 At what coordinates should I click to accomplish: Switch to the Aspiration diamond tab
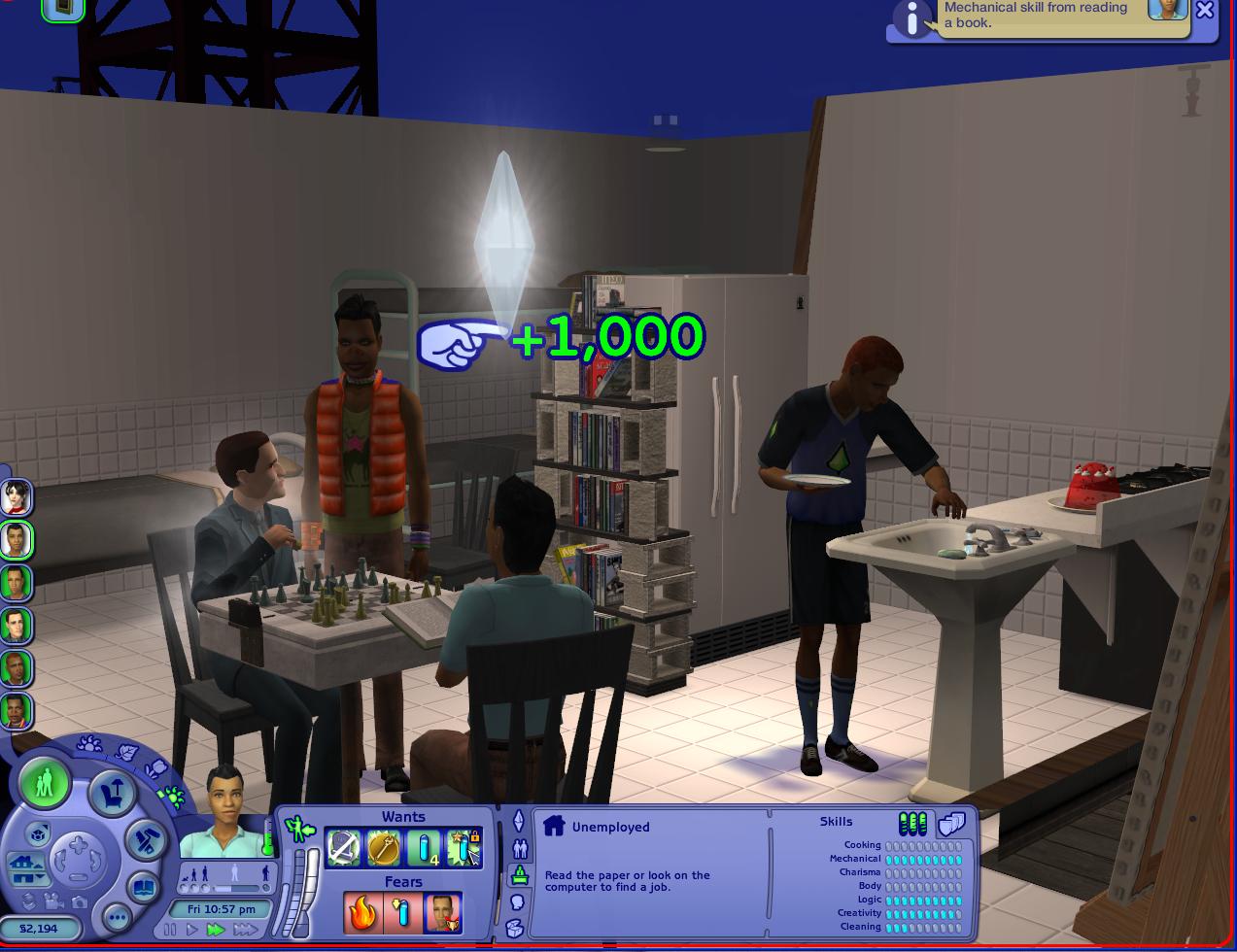click(x=519, y=821)
